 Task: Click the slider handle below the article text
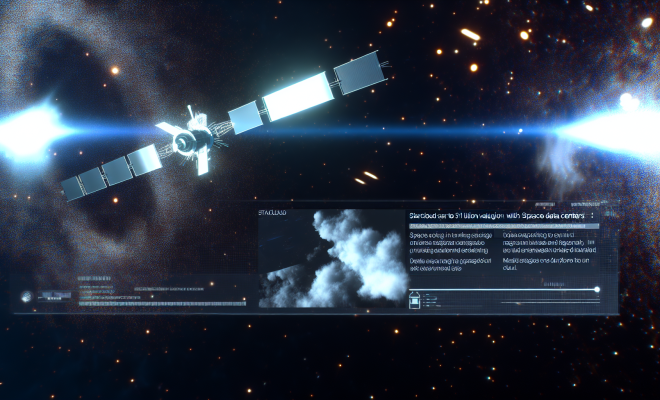tap(597, 290)
